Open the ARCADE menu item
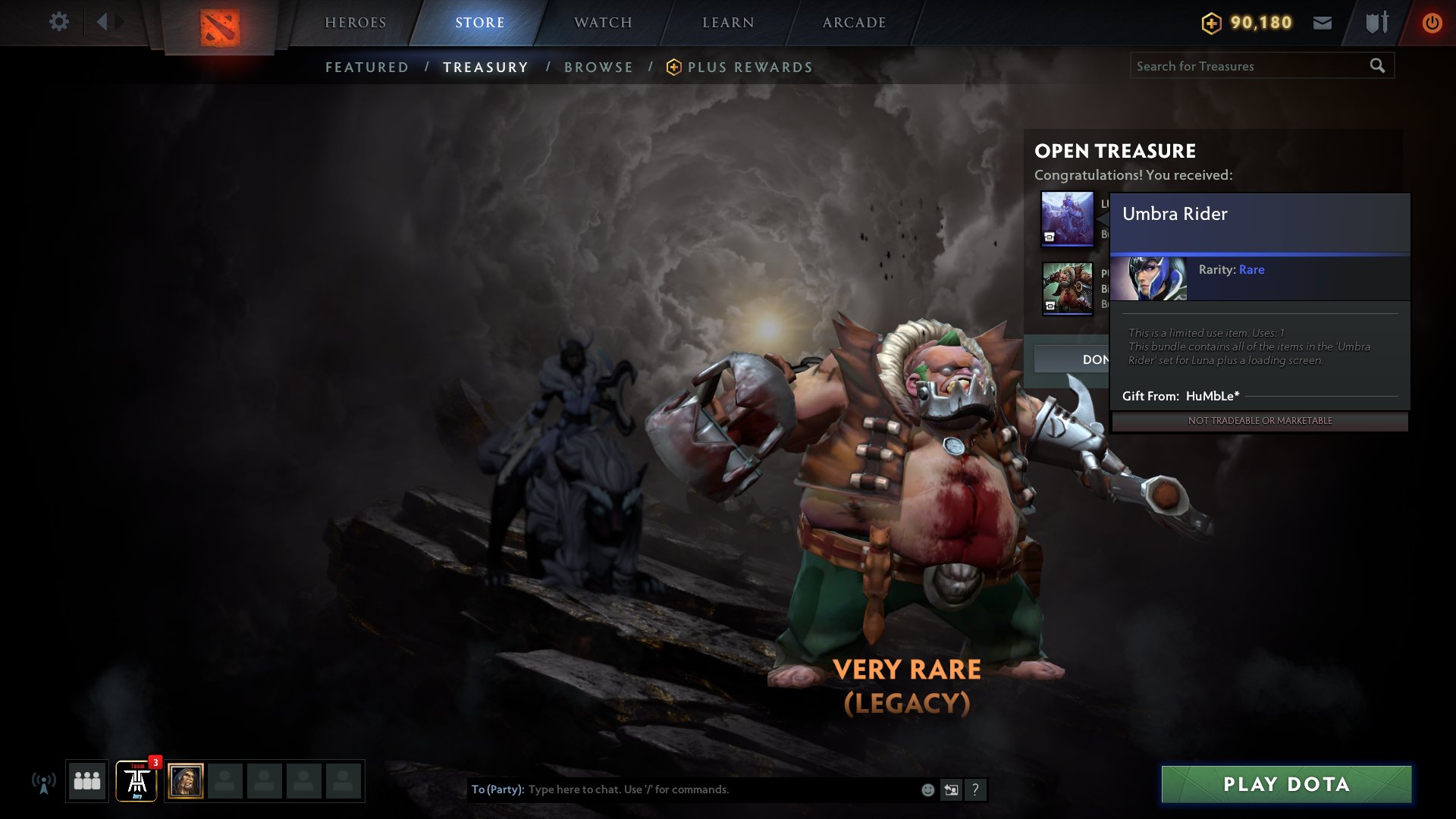This screenshot has height=819, width=1456. point(855,23)
